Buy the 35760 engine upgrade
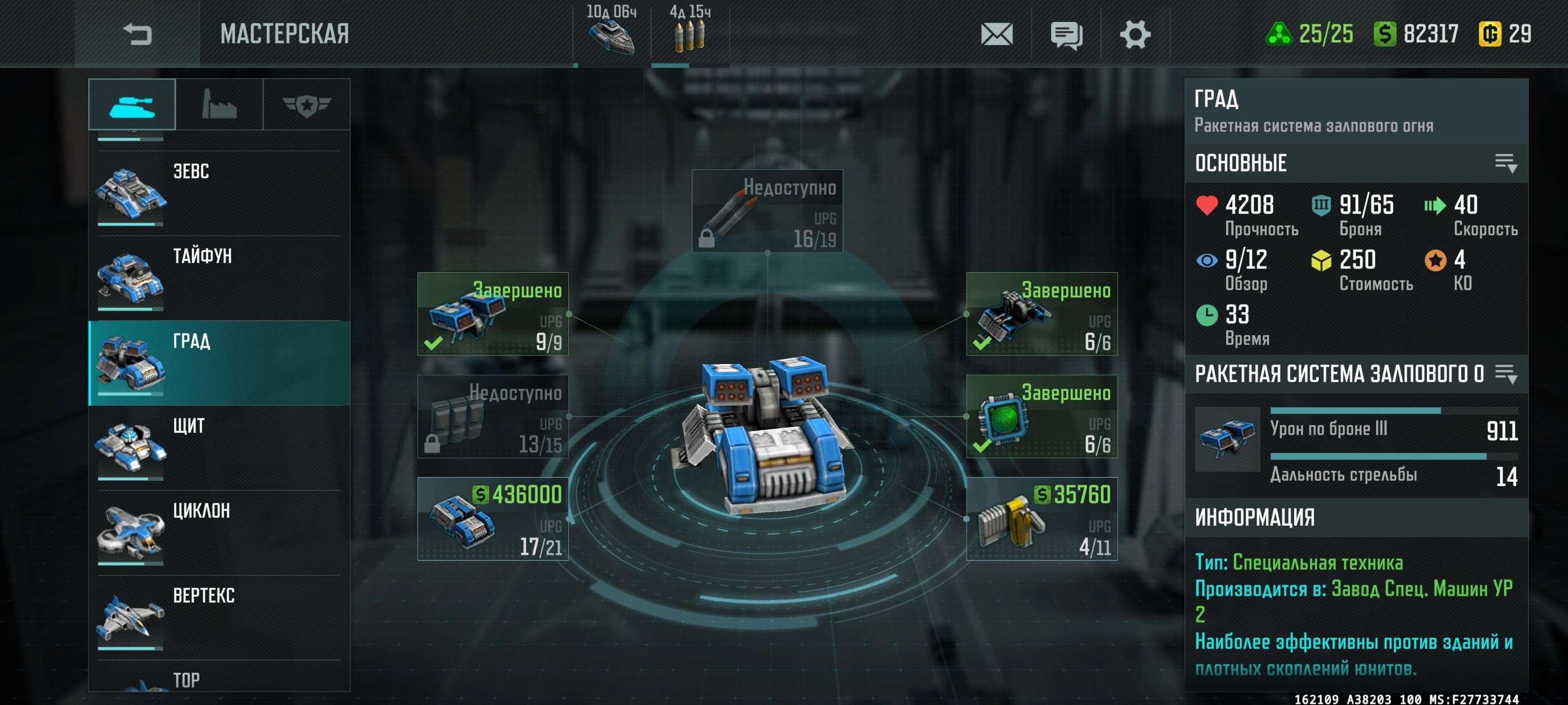The image size is (1568, 705). pyautogui.click(x=1041, y=519)
